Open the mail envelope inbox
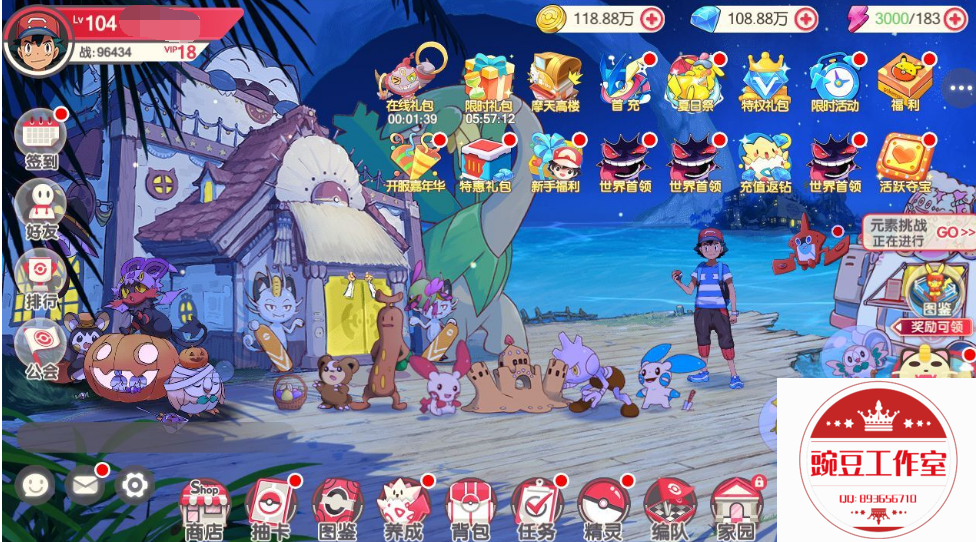Image resolution: width=976 pixels, height=542 pixels. (x=85, y=486)
